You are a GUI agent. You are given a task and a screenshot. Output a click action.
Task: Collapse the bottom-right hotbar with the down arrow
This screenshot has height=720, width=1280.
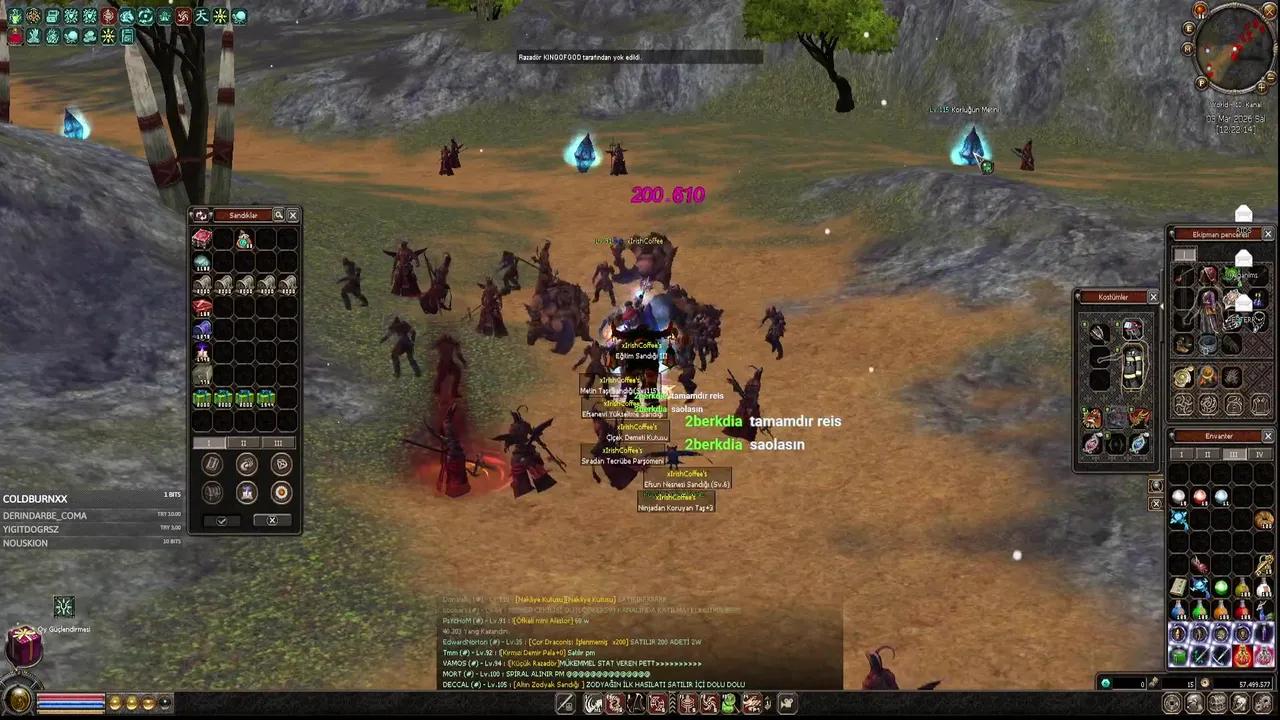tap(768, 705)
